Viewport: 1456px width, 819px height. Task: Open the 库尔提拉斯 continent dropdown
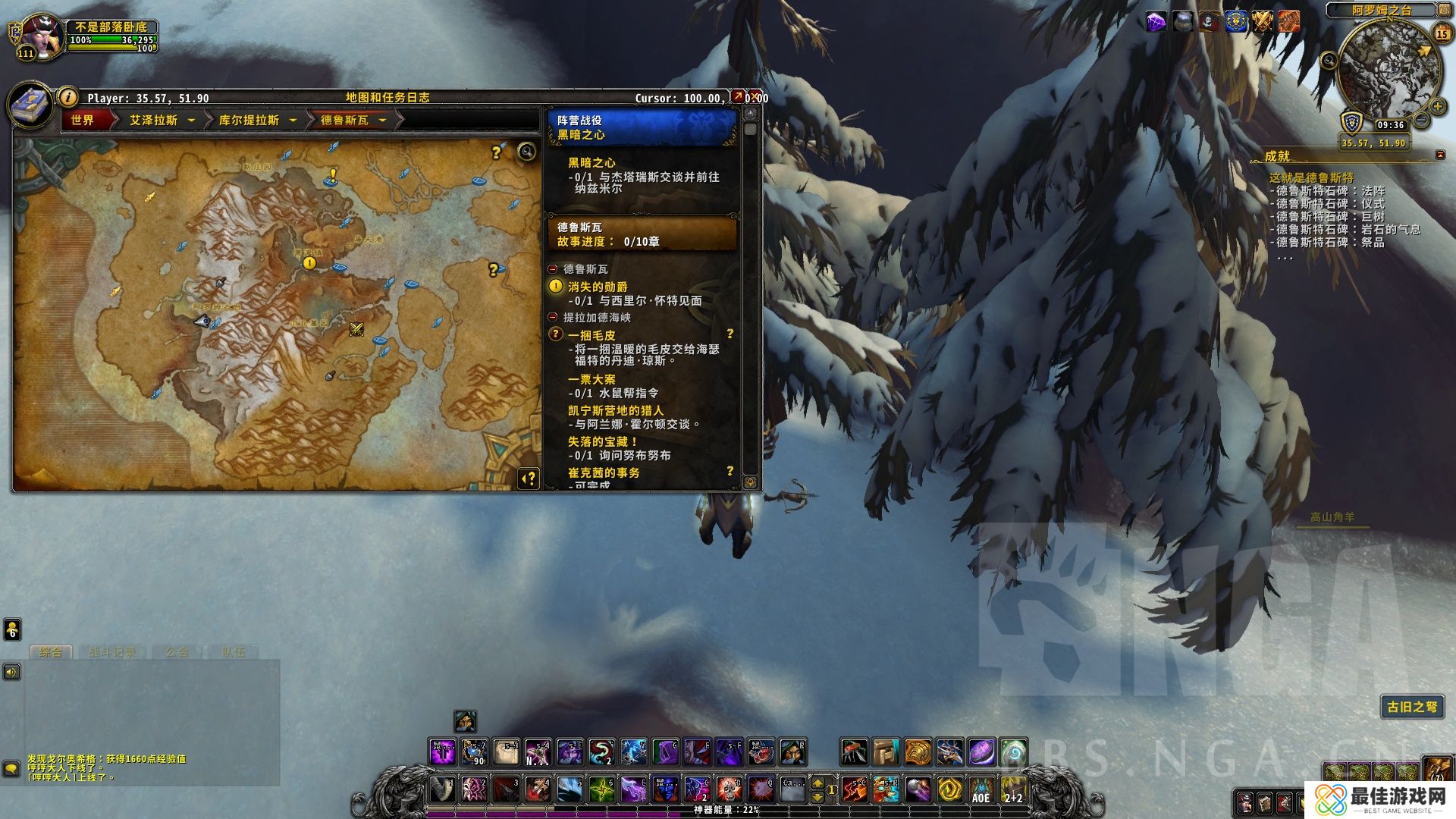pyautogui.click(x=293, y=120)
